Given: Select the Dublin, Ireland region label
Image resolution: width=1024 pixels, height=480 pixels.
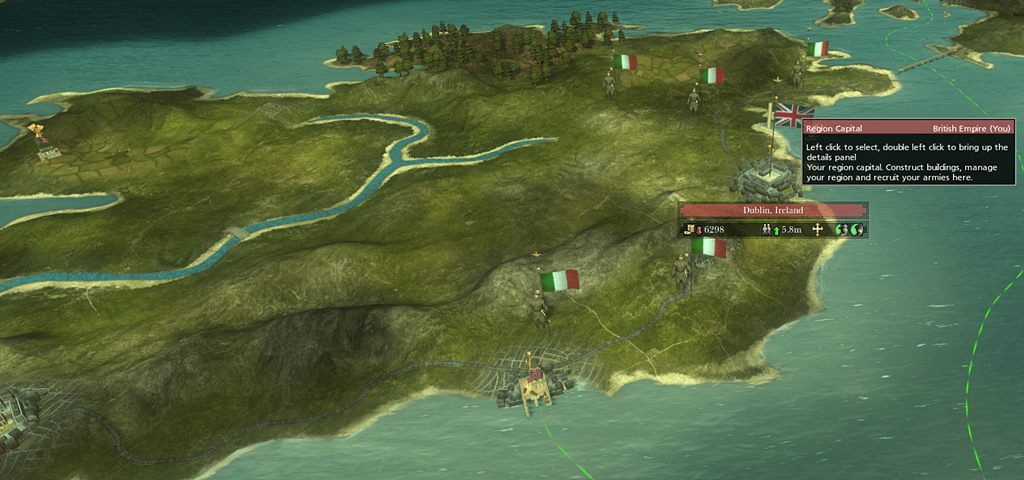Looking at the screenshot, I should [x=772, y=211].
